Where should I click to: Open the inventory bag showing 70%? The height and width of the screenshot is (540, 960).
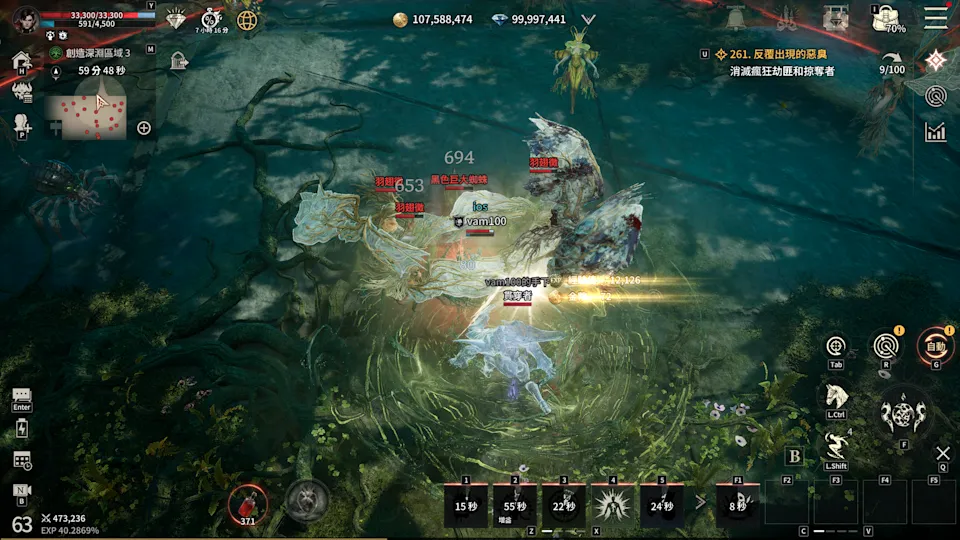(887, 19)
